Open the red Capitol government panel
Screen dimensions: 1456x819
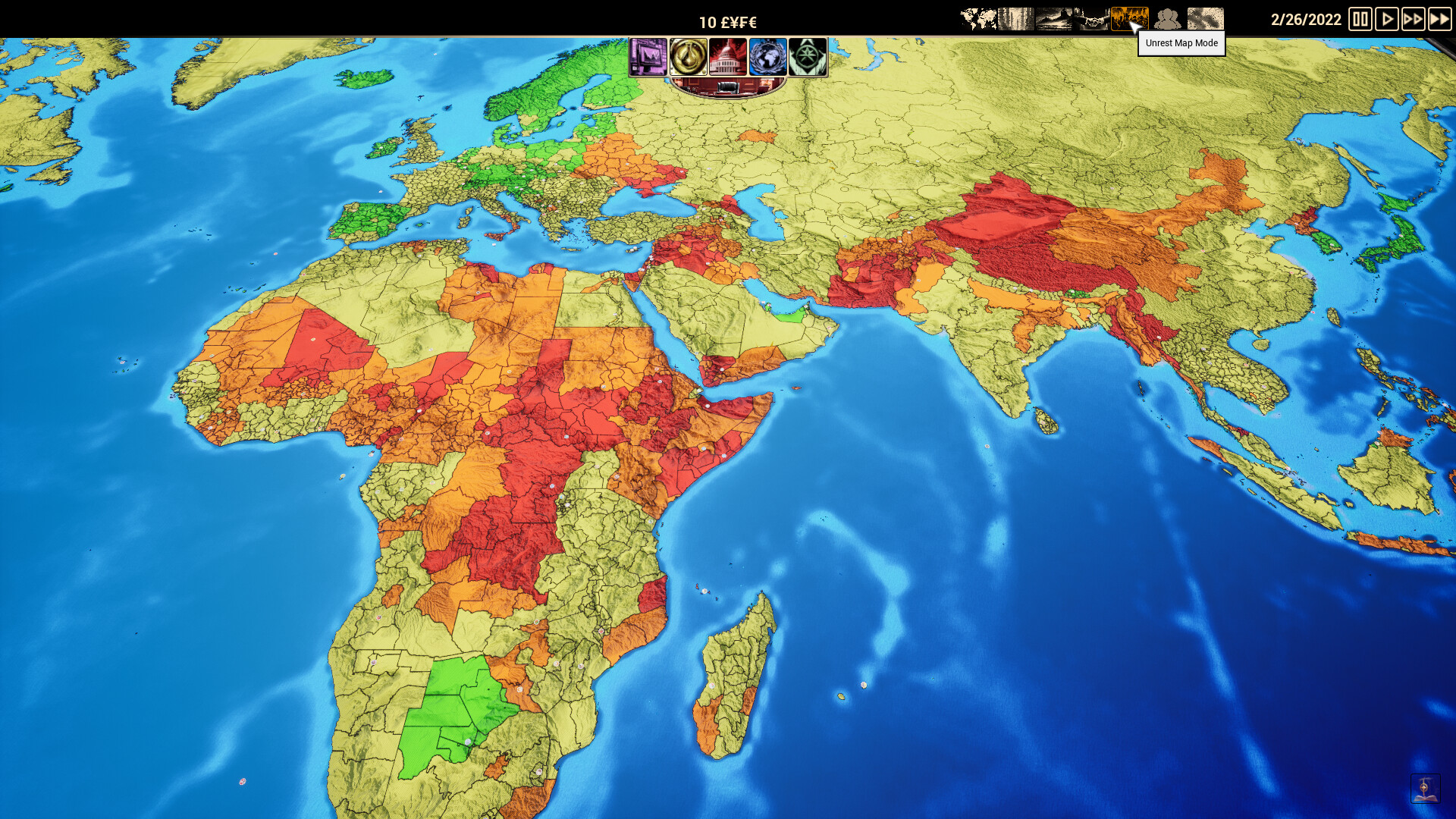[x=728, y=57]
